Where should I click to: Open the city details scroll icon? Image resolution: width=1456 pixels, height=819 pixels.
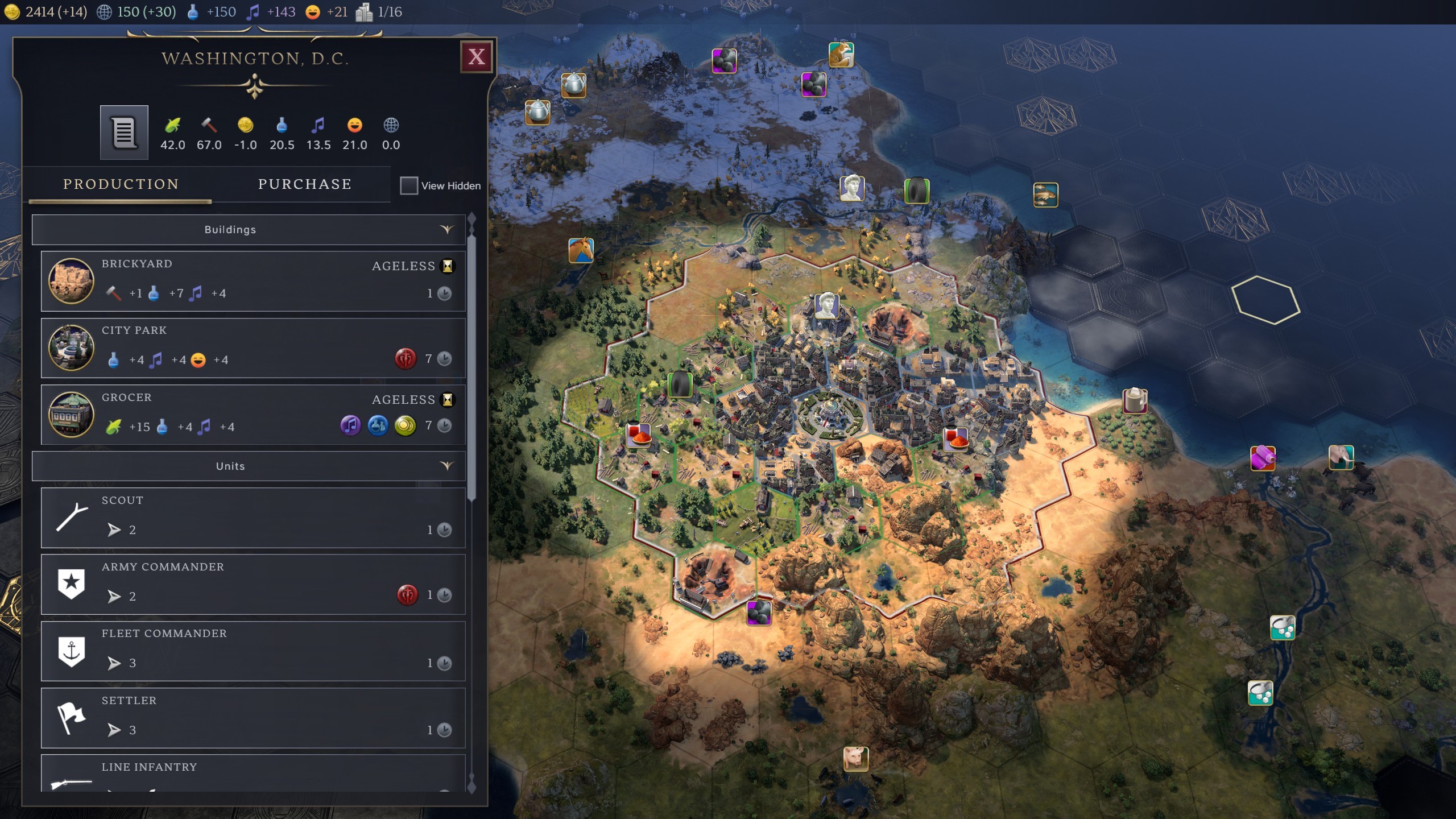coord(124,133)
